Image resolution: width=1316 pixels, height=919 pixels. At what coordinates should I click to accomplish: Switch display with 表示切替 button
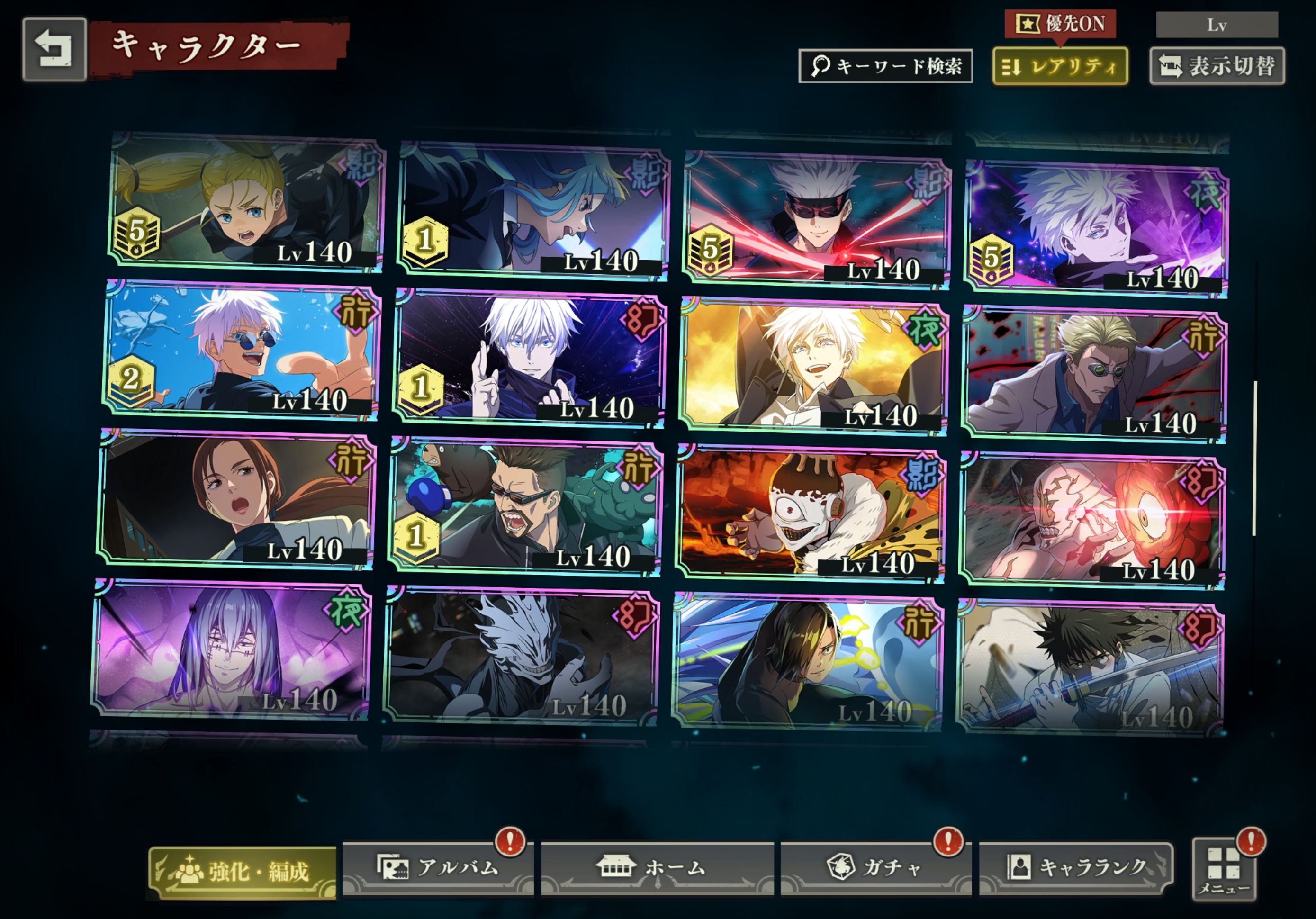[x=1217, y=66]
